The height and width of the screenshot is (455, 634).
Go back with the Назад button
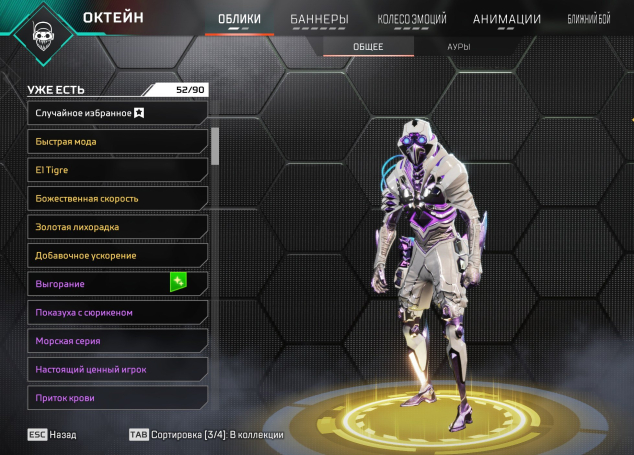pyautogui.click(x=52, y=435)
